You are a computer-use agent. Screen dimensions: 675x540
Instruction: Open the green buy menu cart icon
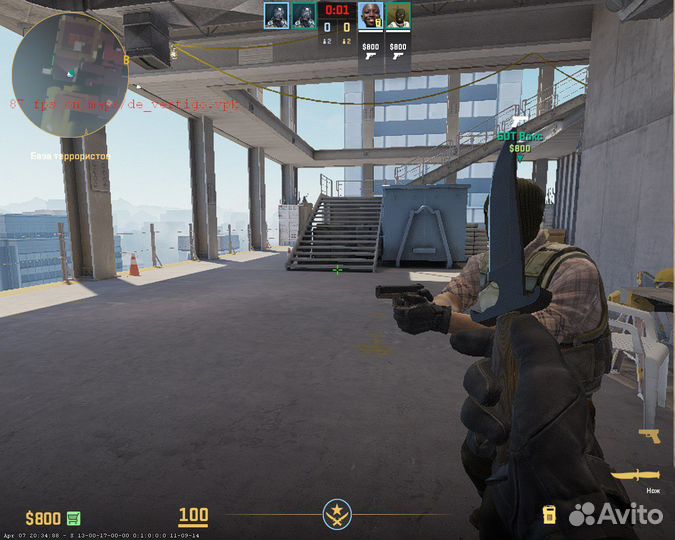pos(74,518)
